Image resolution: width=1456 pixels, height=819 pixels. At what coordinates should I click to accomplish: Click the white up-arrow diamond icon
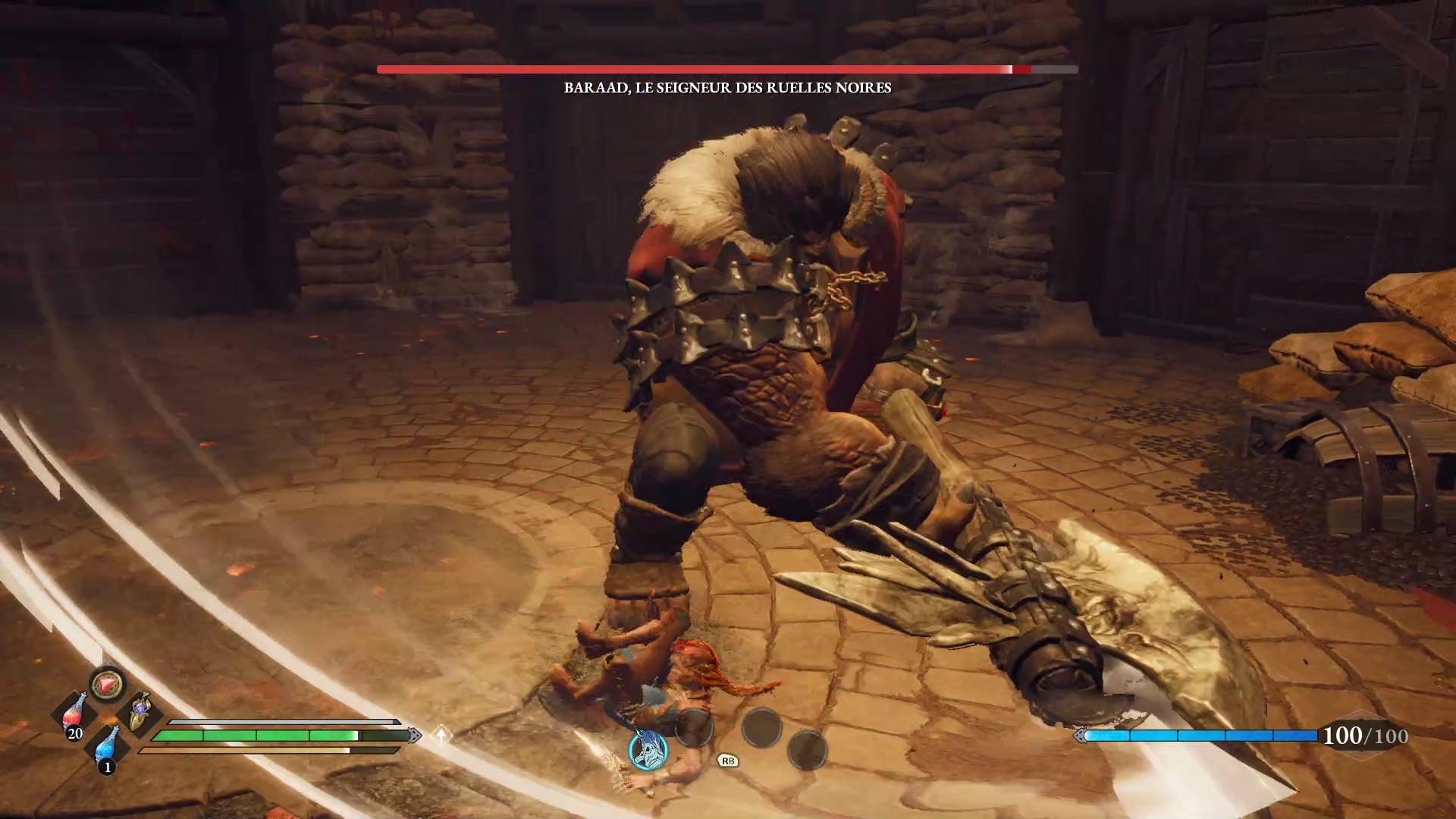pos(441,735)
